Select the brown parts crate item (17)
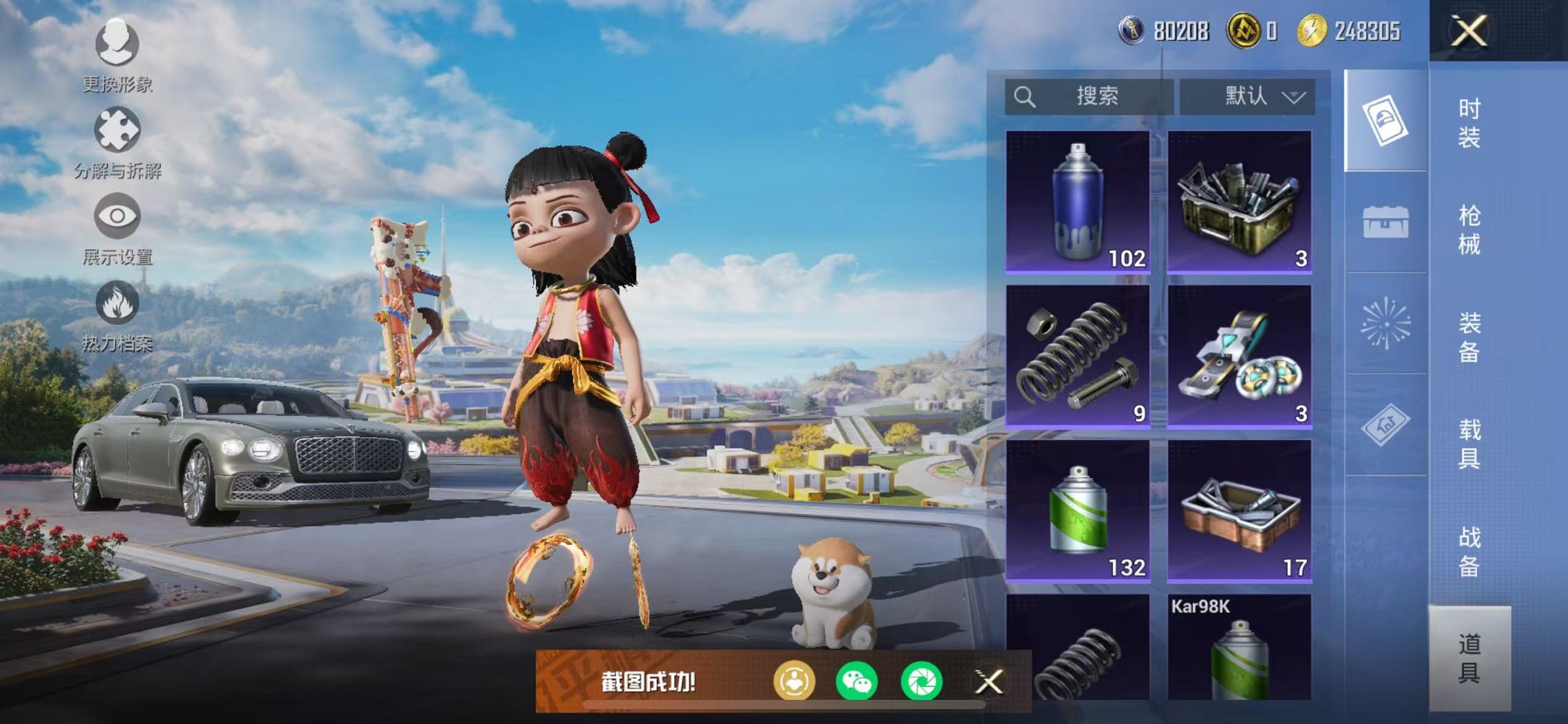 (x=1239, y=511)
